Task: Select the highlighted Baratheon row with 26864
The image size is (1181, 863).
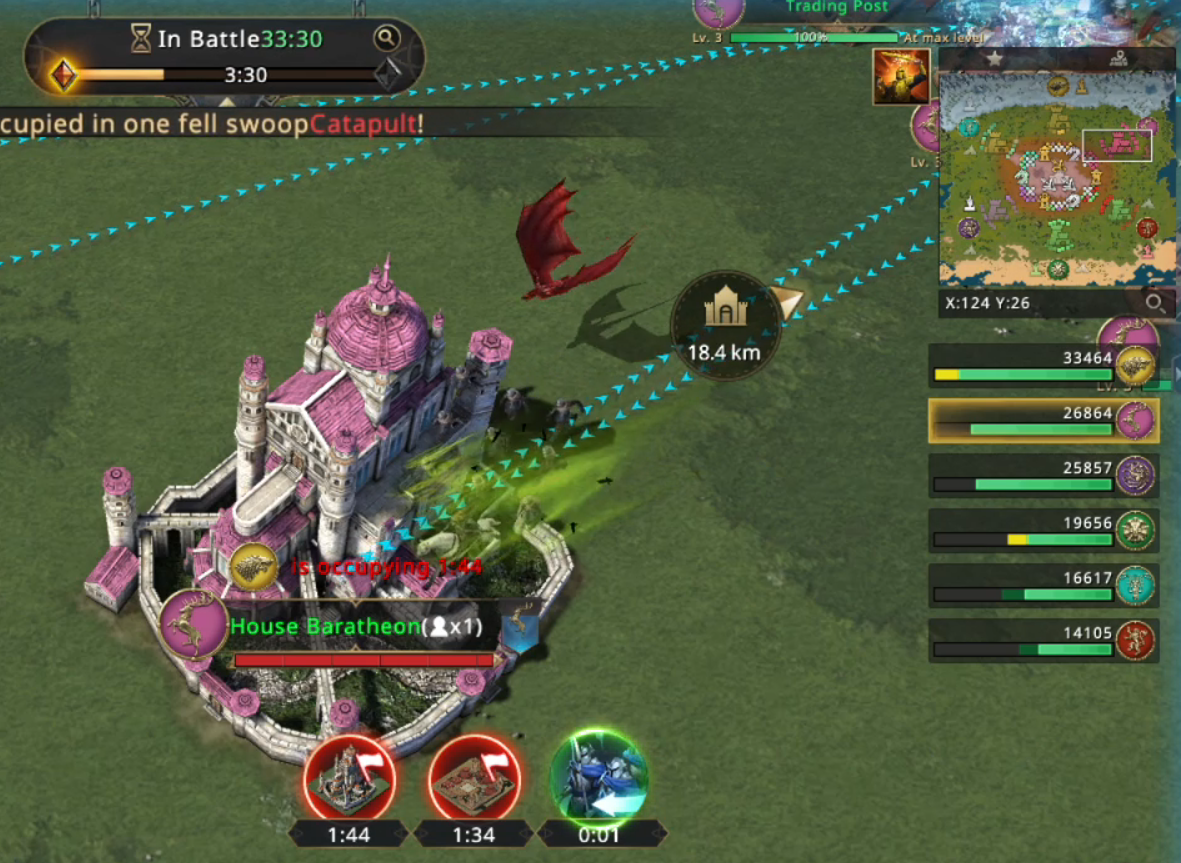Action: (x=1044, y=421)
